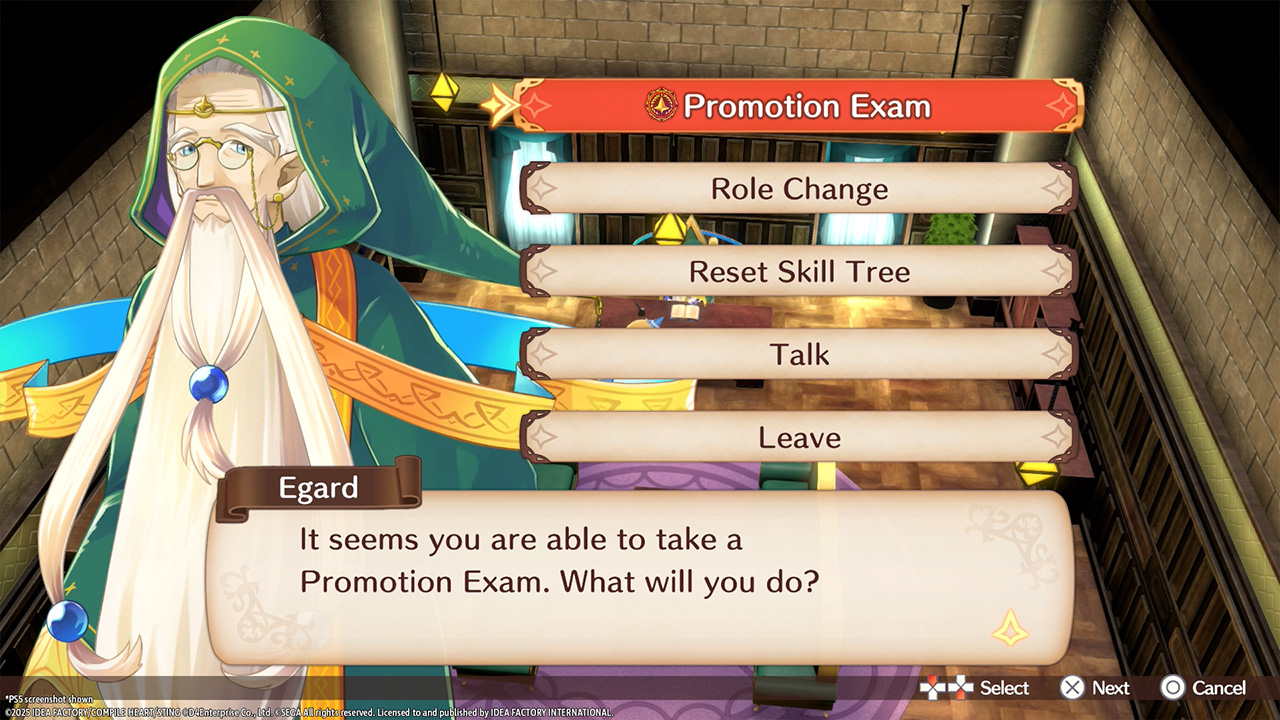Image resolution: width=1280 pixels, height=720 pixels.
Task: Select the Promotion Exam option
Action: tap(798, 106)
